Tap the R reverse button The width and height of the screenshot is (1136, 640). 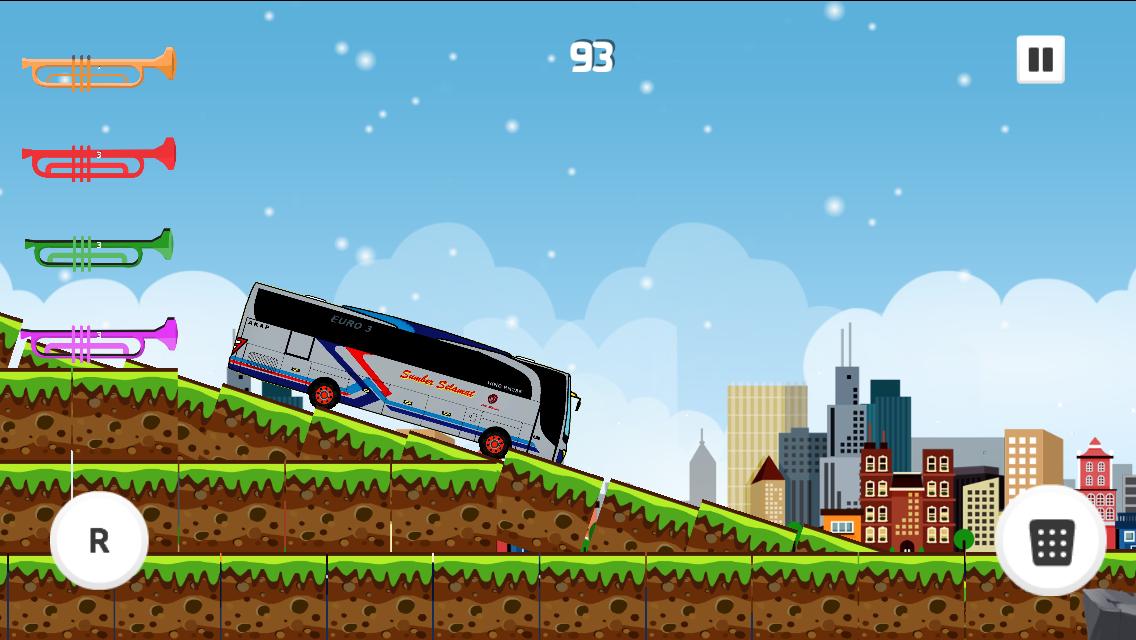(99, 540)
